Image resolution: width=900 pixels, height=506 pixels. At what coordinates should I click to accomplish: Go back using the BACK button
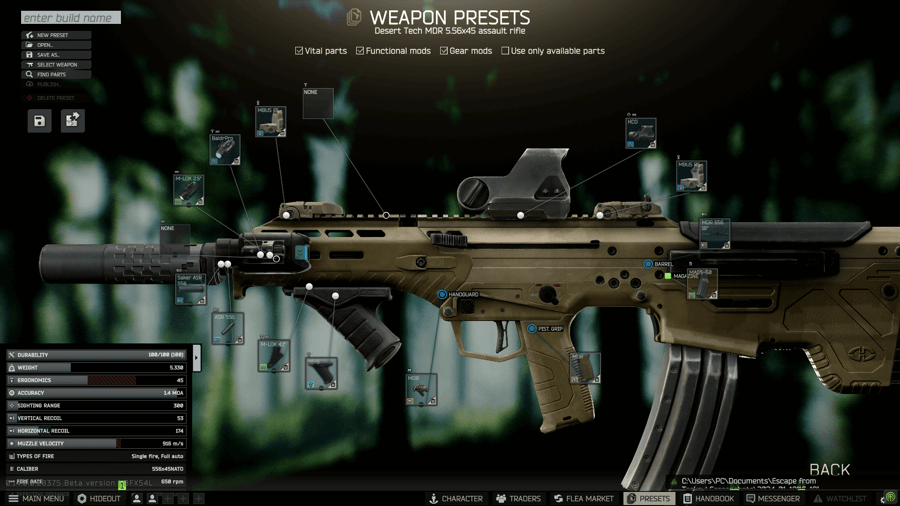(829, 469)
